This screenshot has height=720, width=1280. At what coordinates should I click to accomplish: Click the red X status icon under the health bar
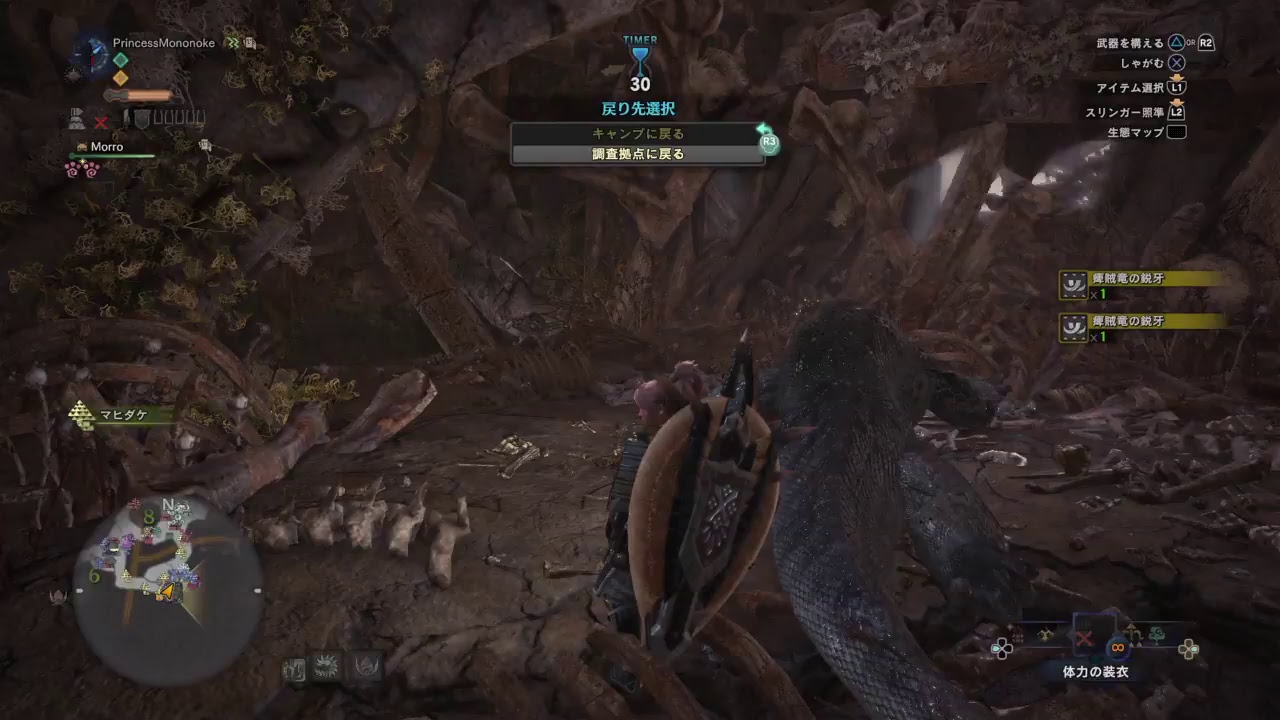[100, 122]
